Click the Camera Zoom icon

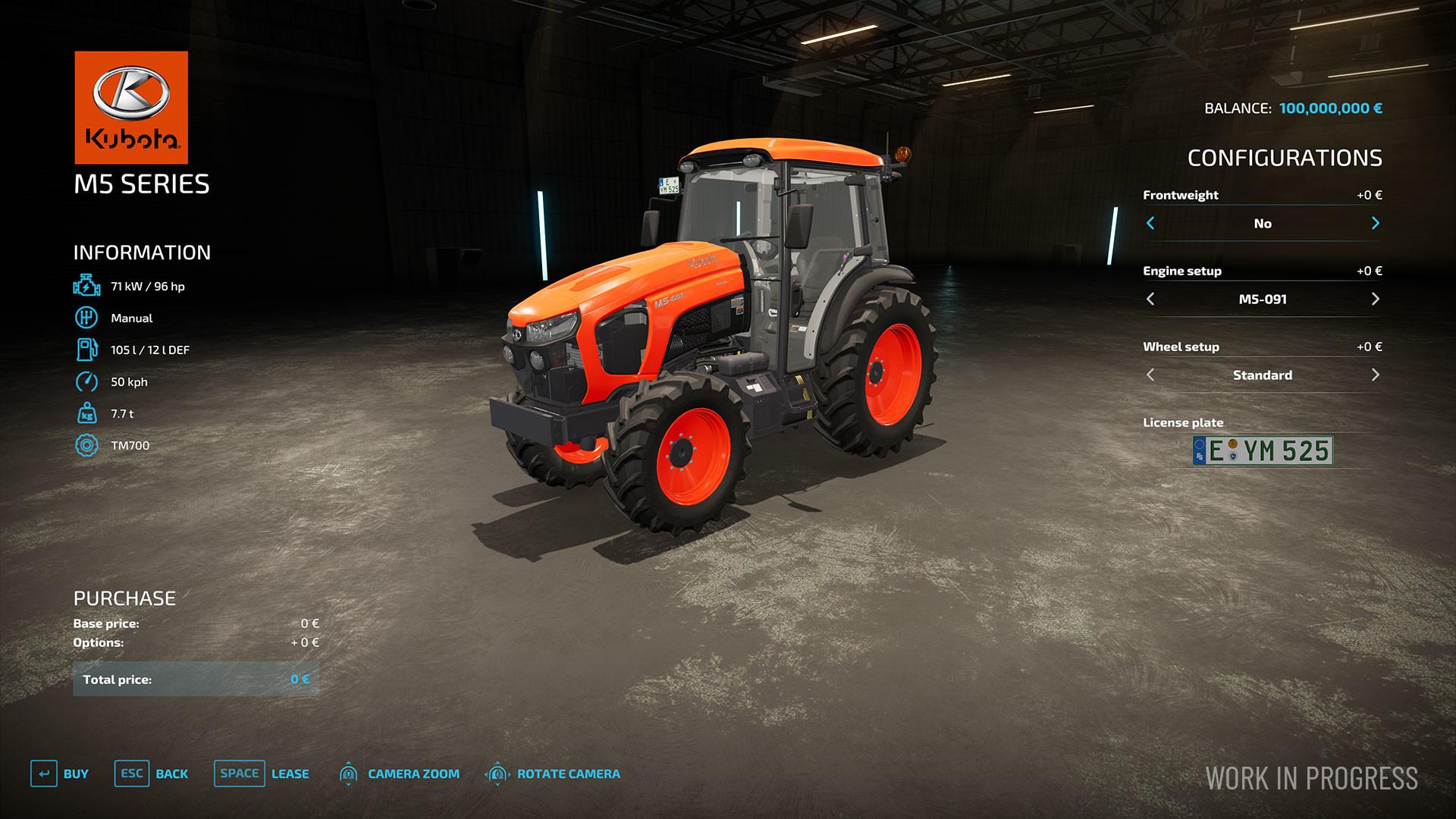coord(349,773)
